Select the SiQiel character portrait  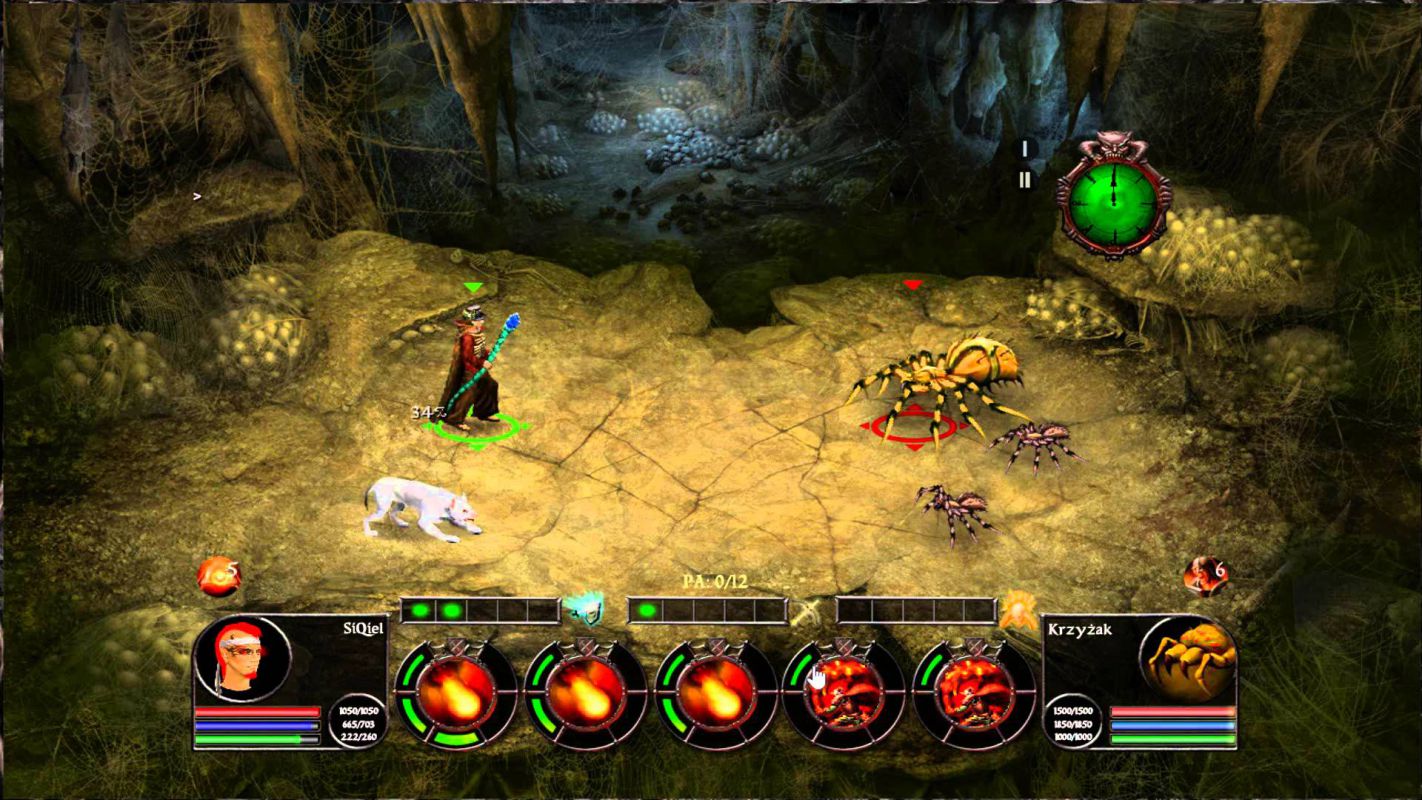click(x=243, y=660)
